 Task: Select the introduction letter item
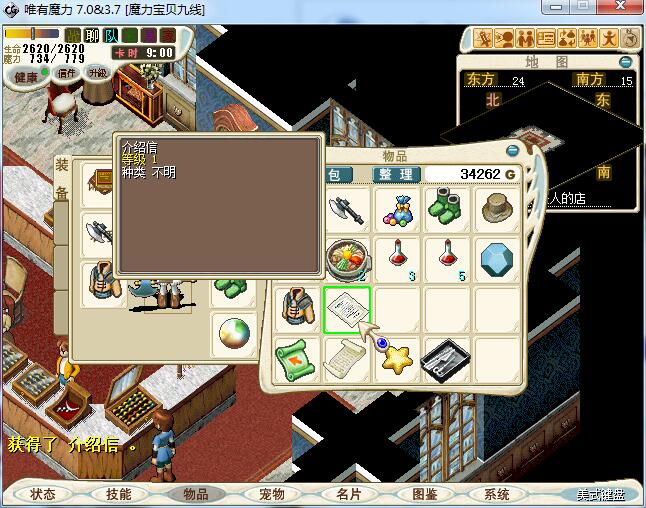347,309
